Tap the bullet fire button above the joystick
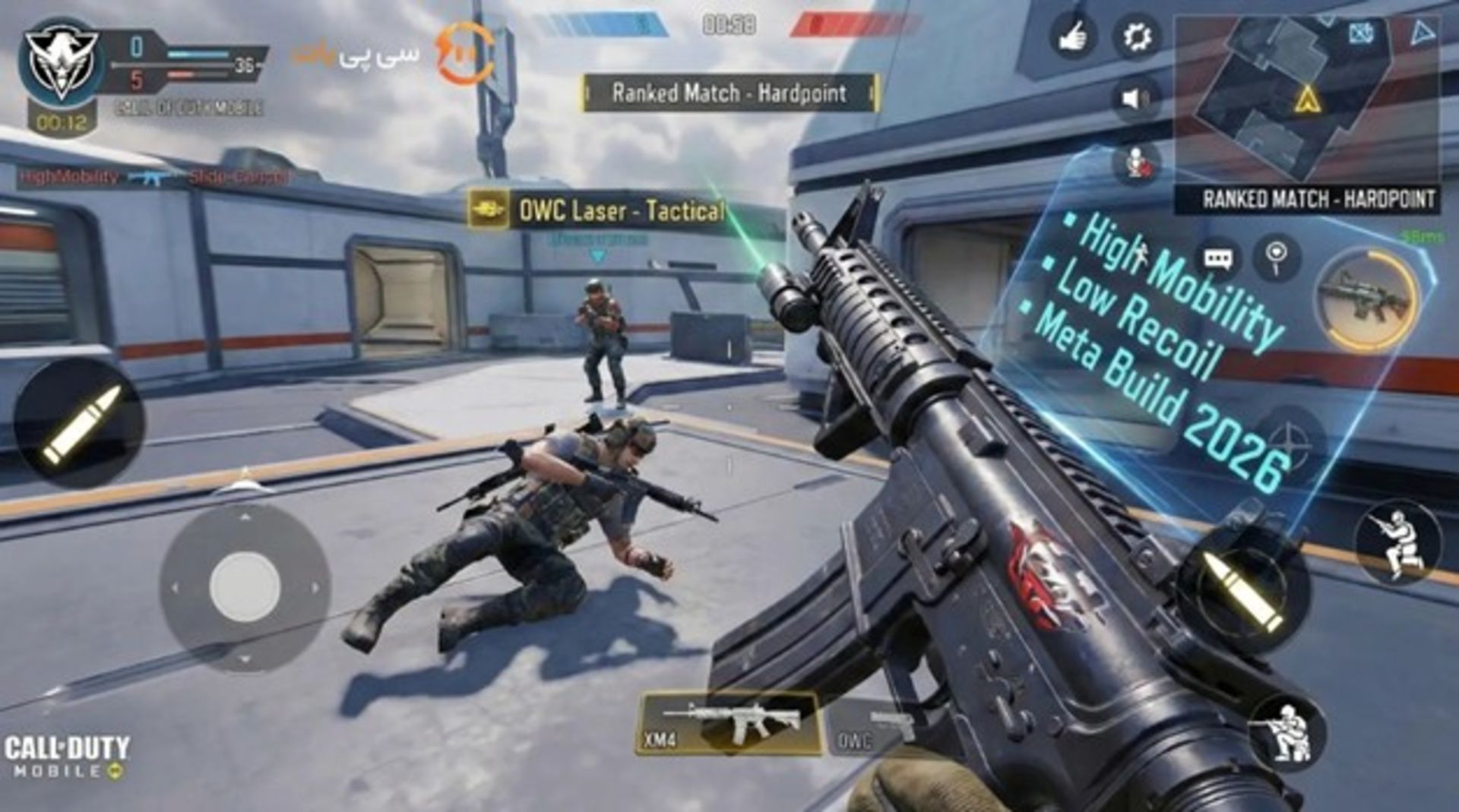This screenshot has height=812, width=1459. [x=80, y=423]
